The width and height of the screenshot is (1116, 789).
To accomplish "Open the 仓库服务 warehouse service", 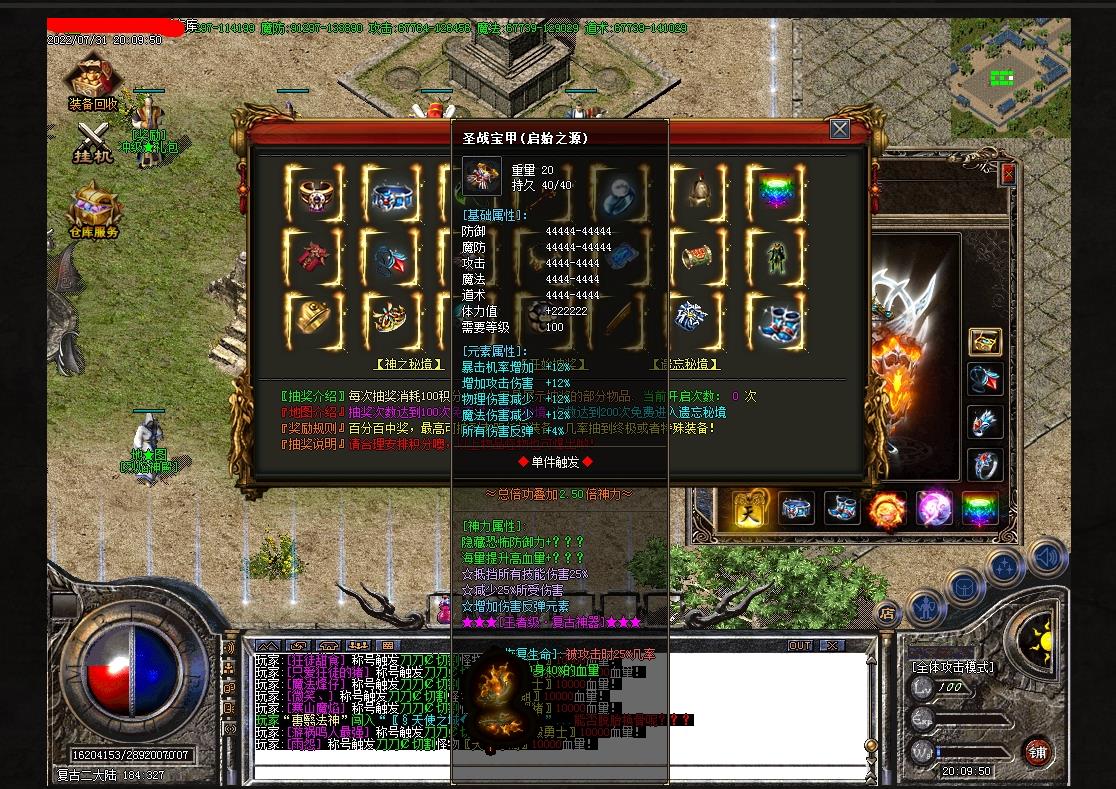I will pos(93,210).
